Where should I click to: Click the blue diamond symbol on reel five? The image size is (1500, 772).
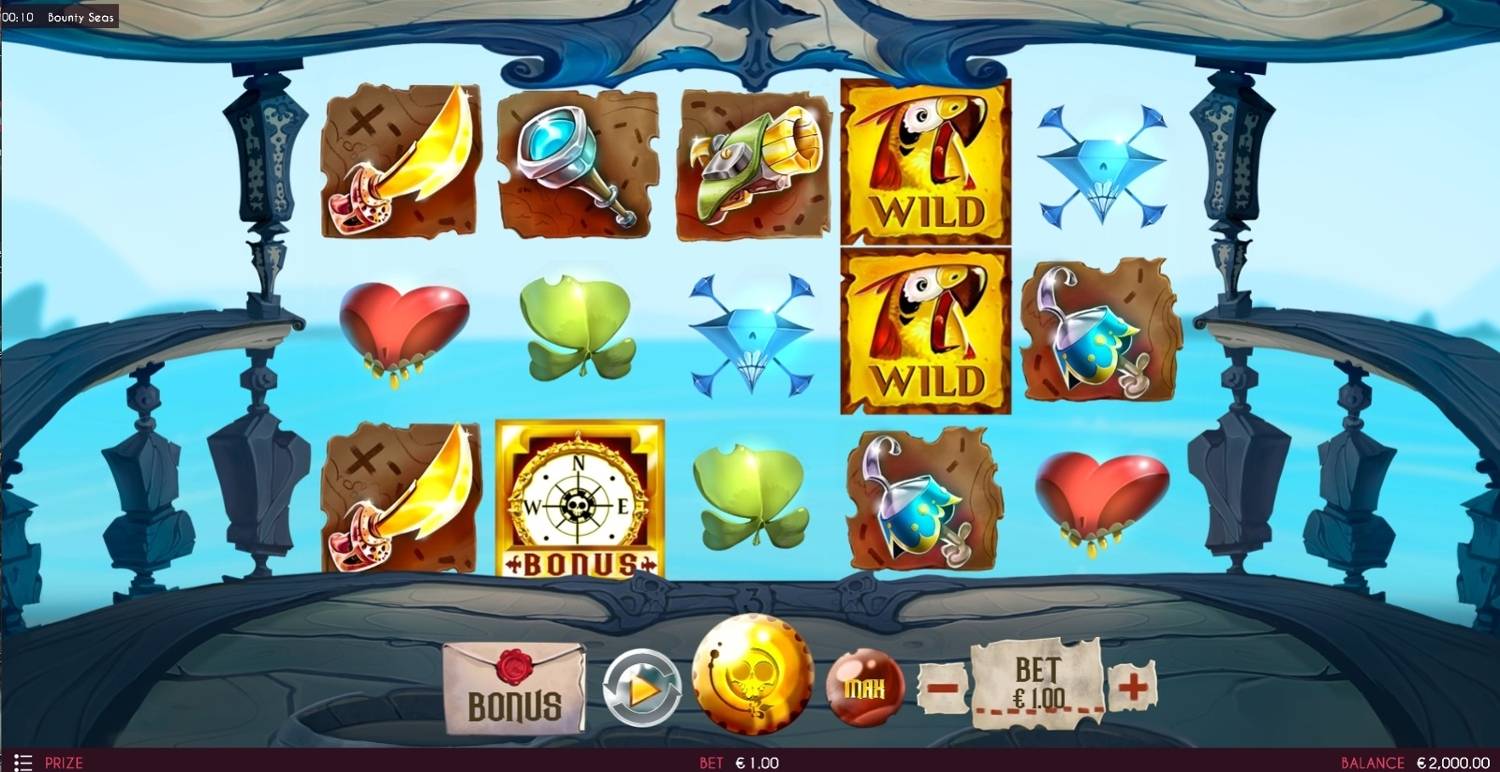(x=1098, y=163)
